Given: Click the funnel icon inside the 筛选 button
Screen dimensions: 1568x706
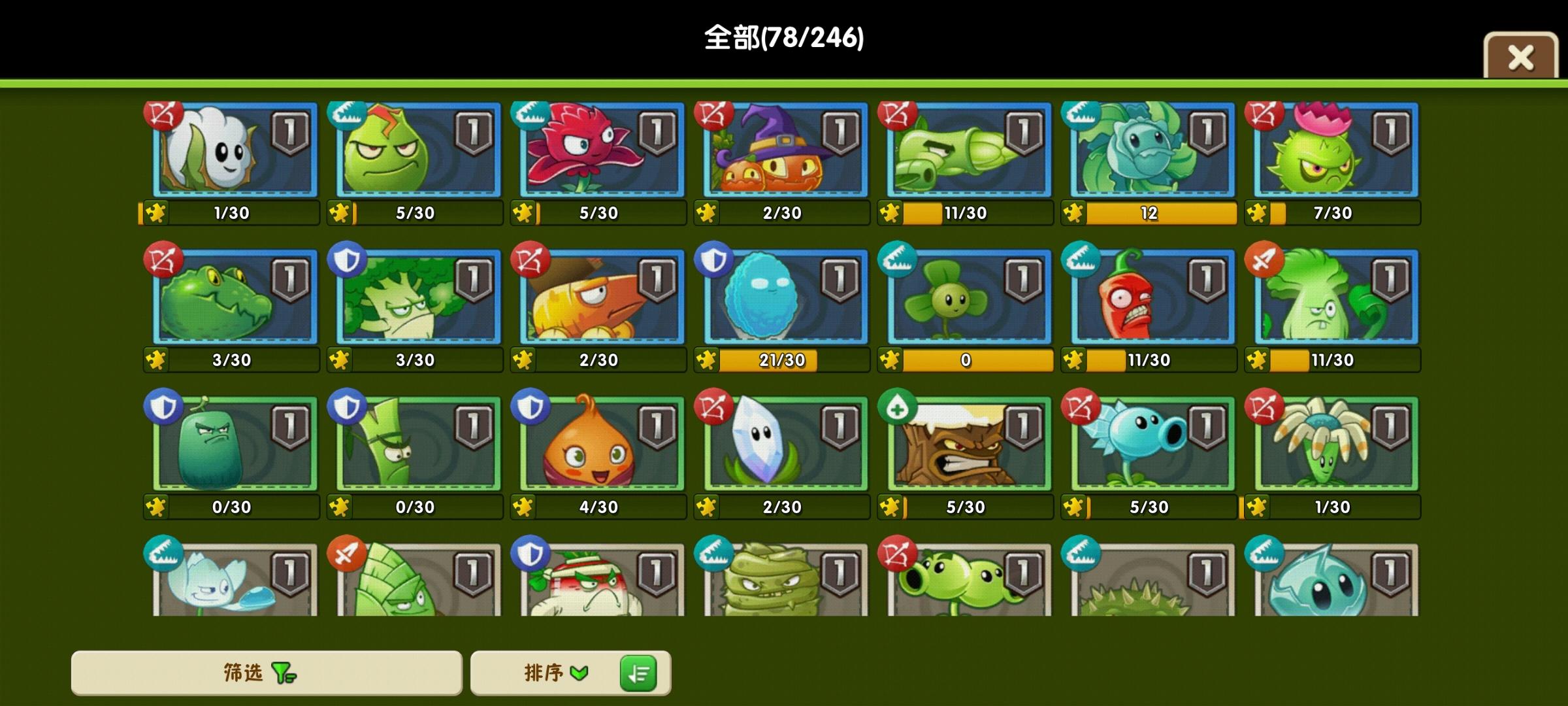Looking at the screenshot, I should tap(282, 672).
